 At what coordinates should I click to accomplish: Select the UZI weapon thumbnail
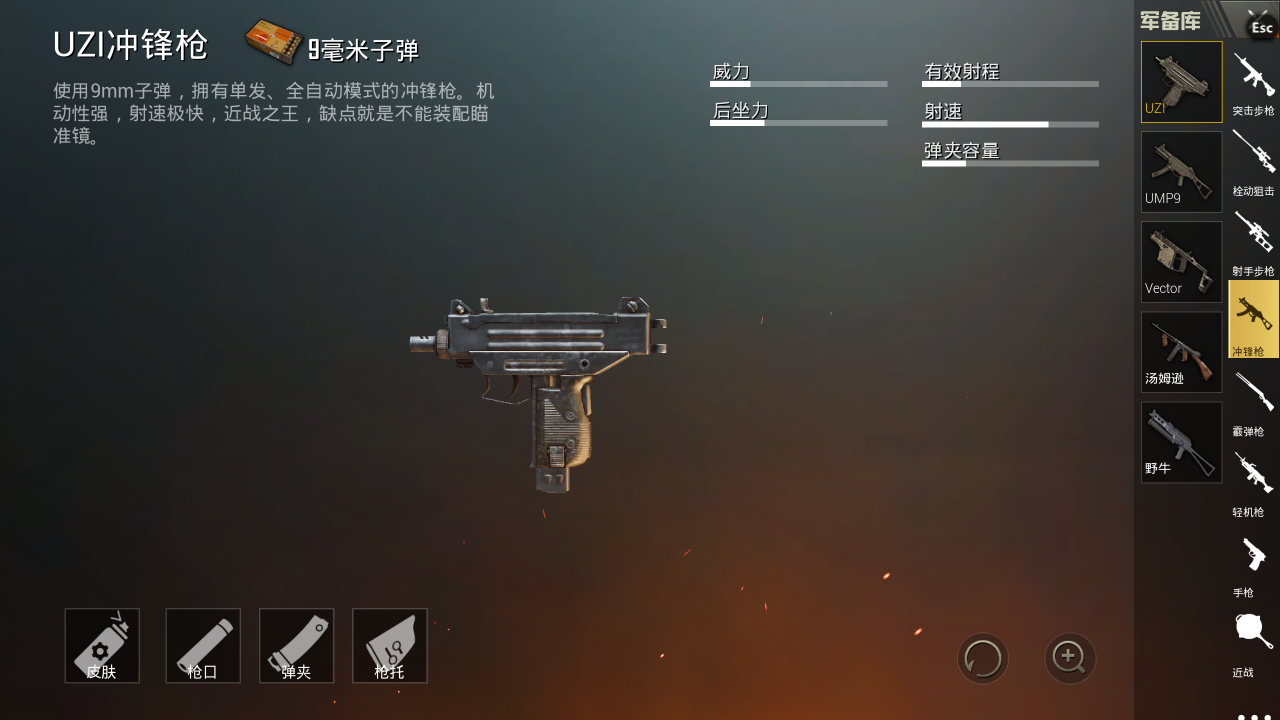tap(1181, 82)
